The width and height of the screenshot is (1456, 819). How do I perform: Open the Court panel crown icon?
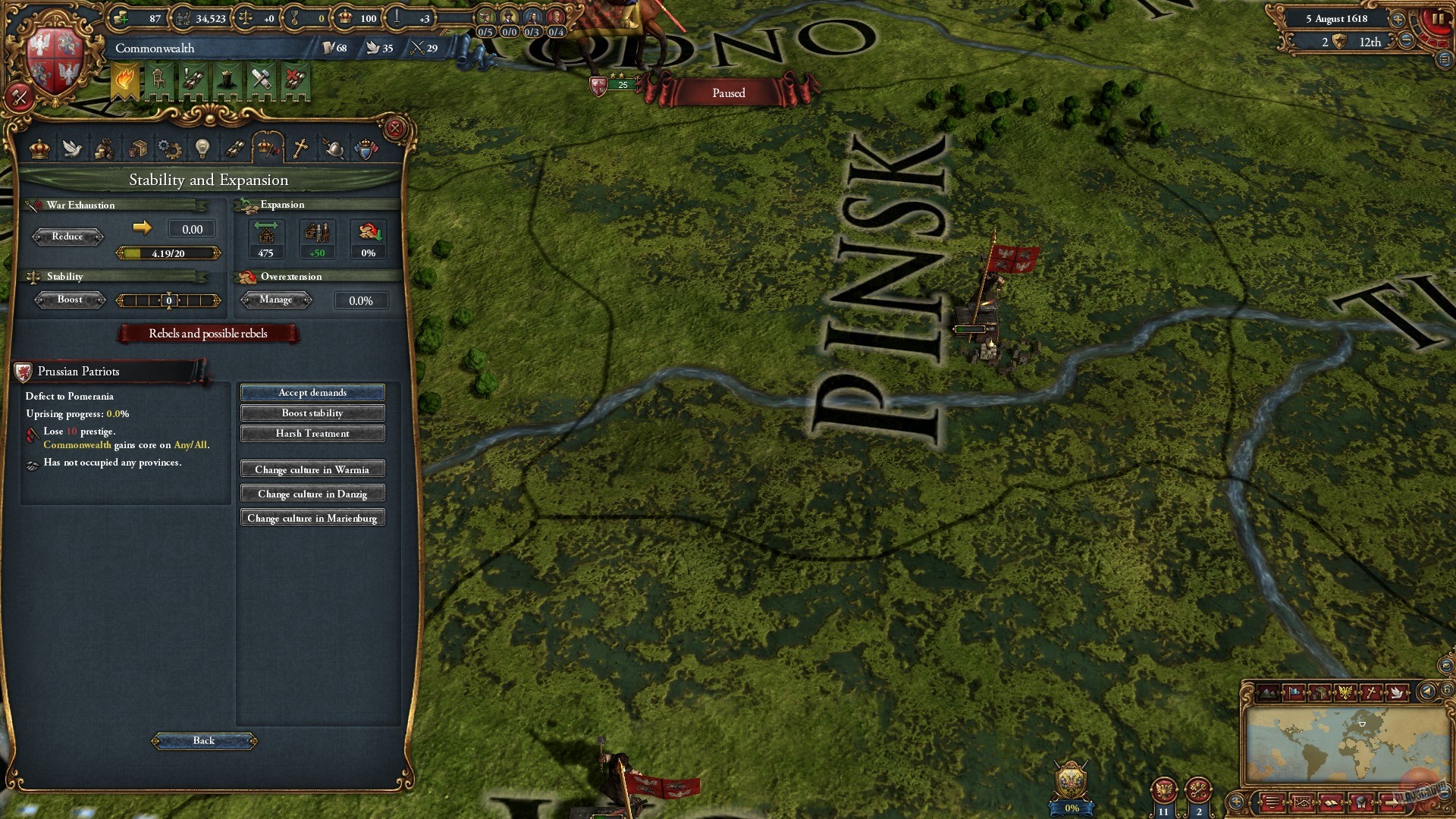tap(39, 149)
